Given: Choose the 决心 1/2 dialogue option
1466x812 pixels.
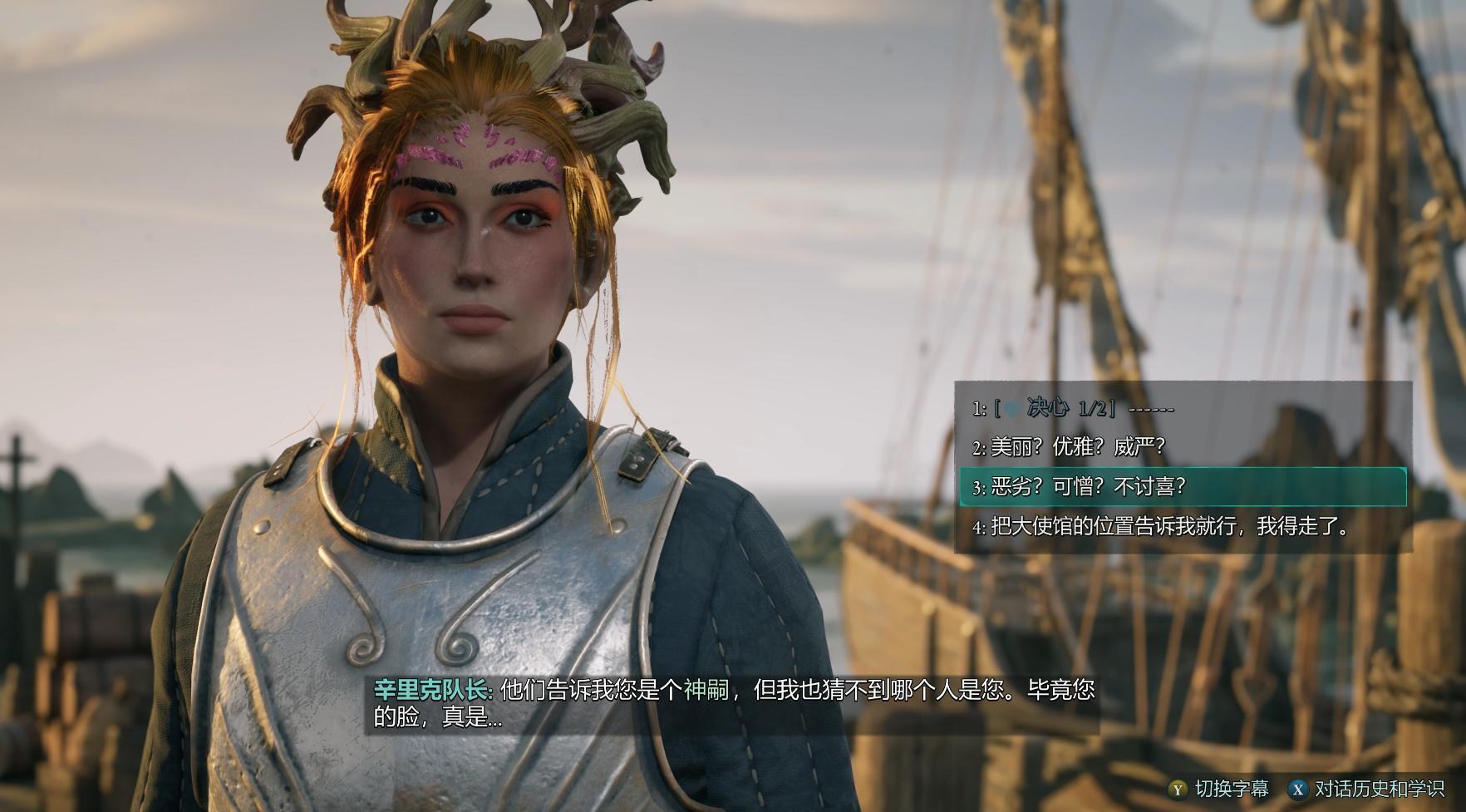Looking at the screenshot, I should click(1073, 408).
